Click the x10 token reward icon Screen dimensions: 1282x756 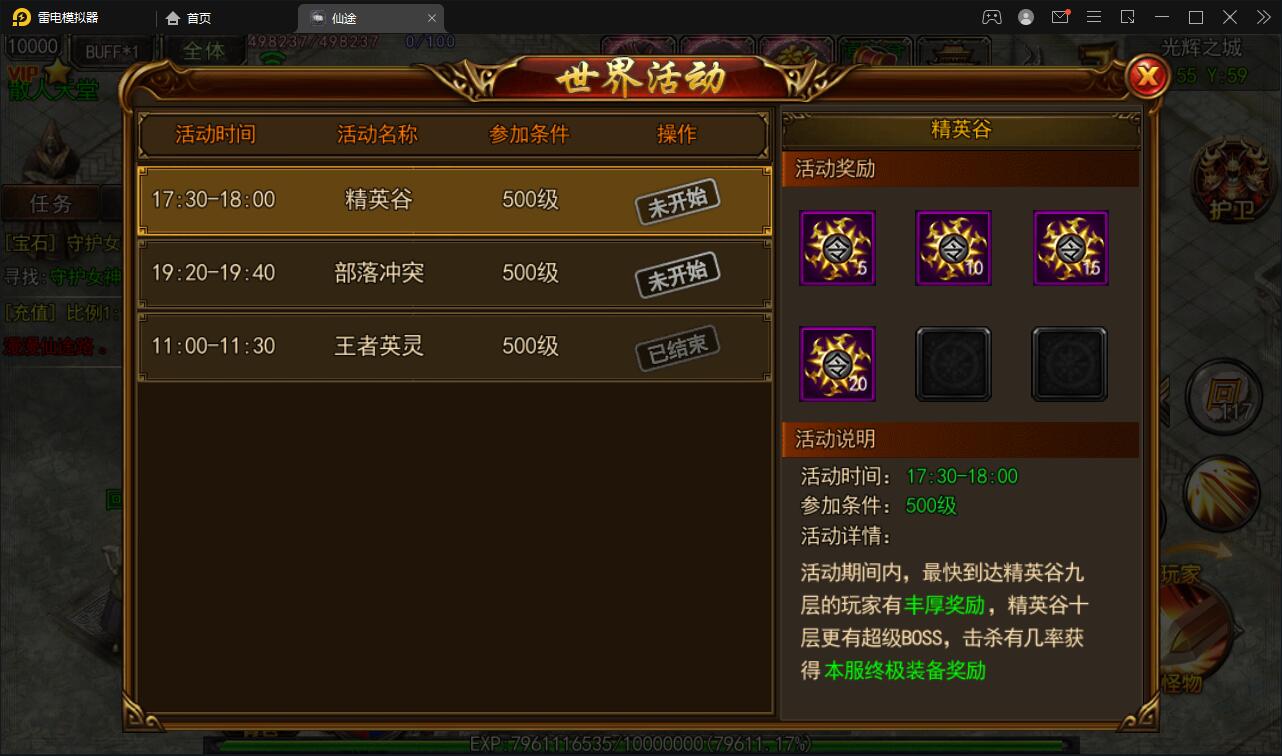pyautogui.click(x=953, y=248)
